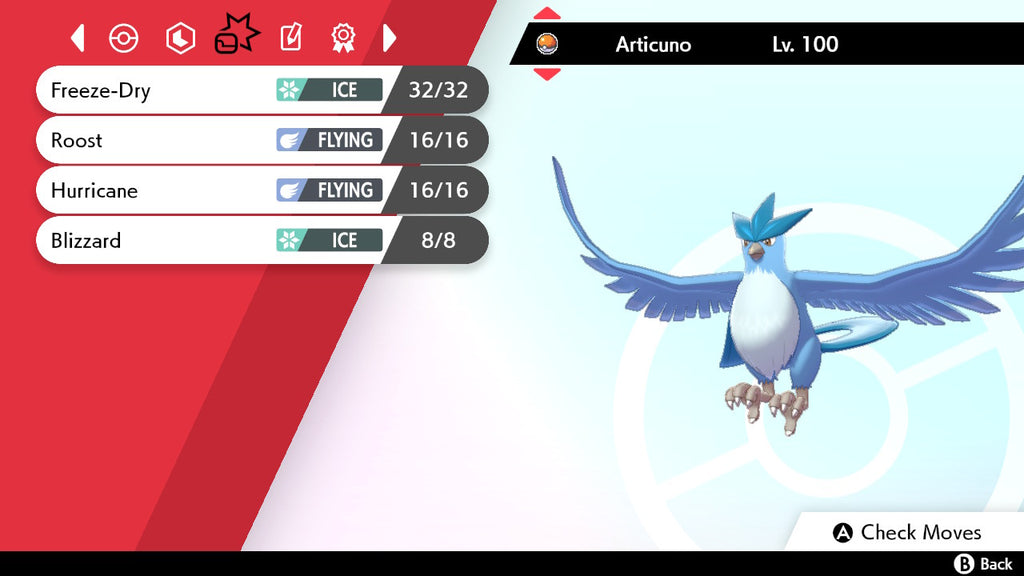Switch to the ribbons tab
This screenshot has height=576, width=1024.
tap(343, 38)
